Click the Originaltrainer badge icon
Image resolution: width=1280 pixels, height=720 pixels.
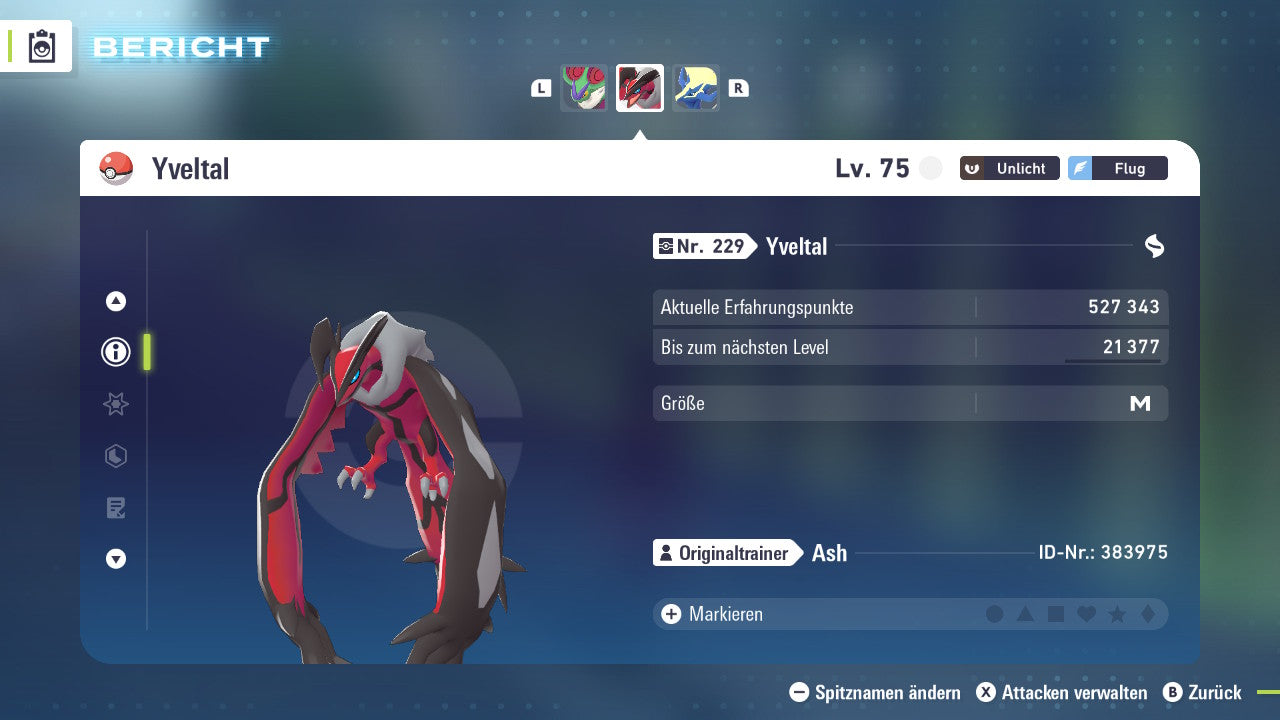(x=665, y=552)
